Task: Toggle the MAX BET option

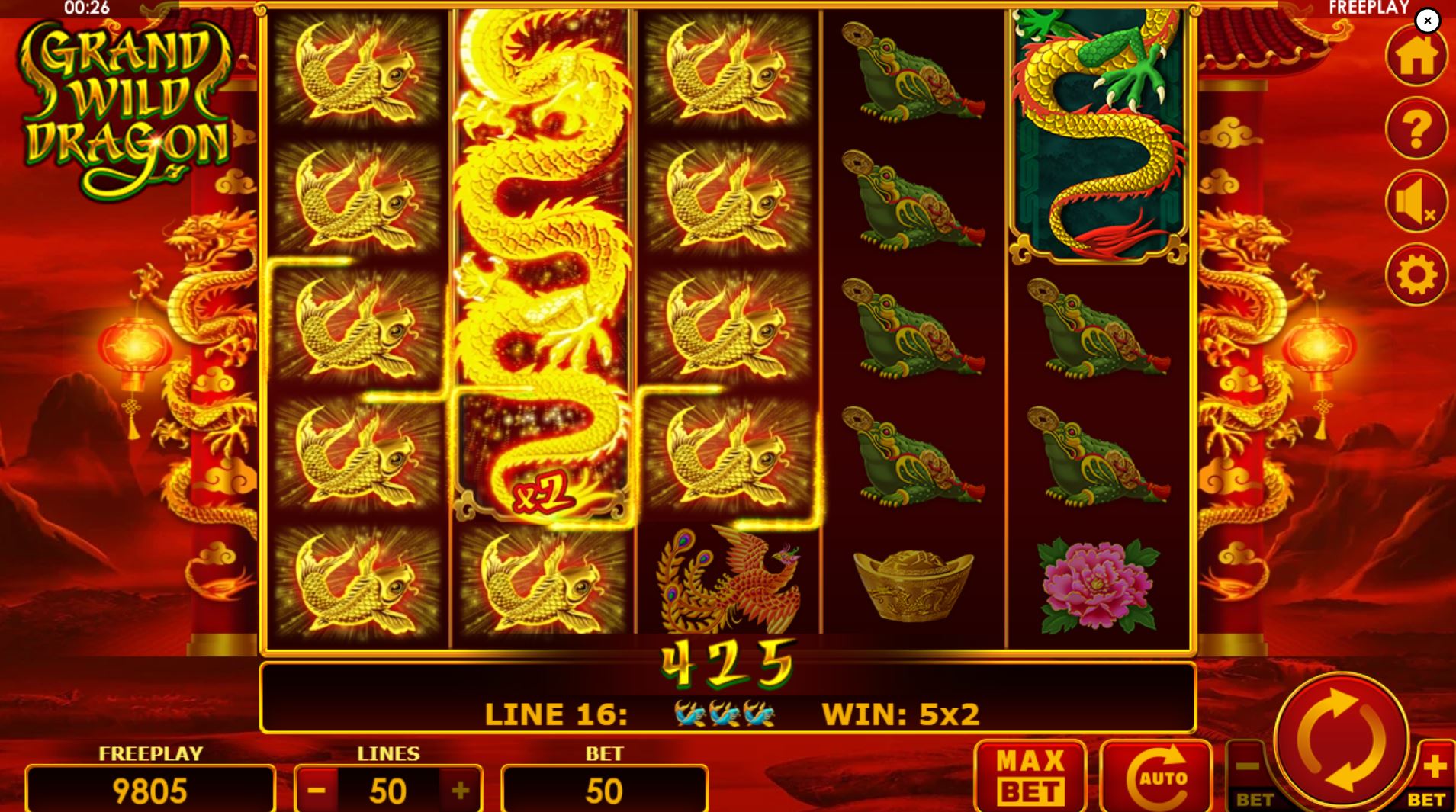Action: click(x=1031, y=776)
